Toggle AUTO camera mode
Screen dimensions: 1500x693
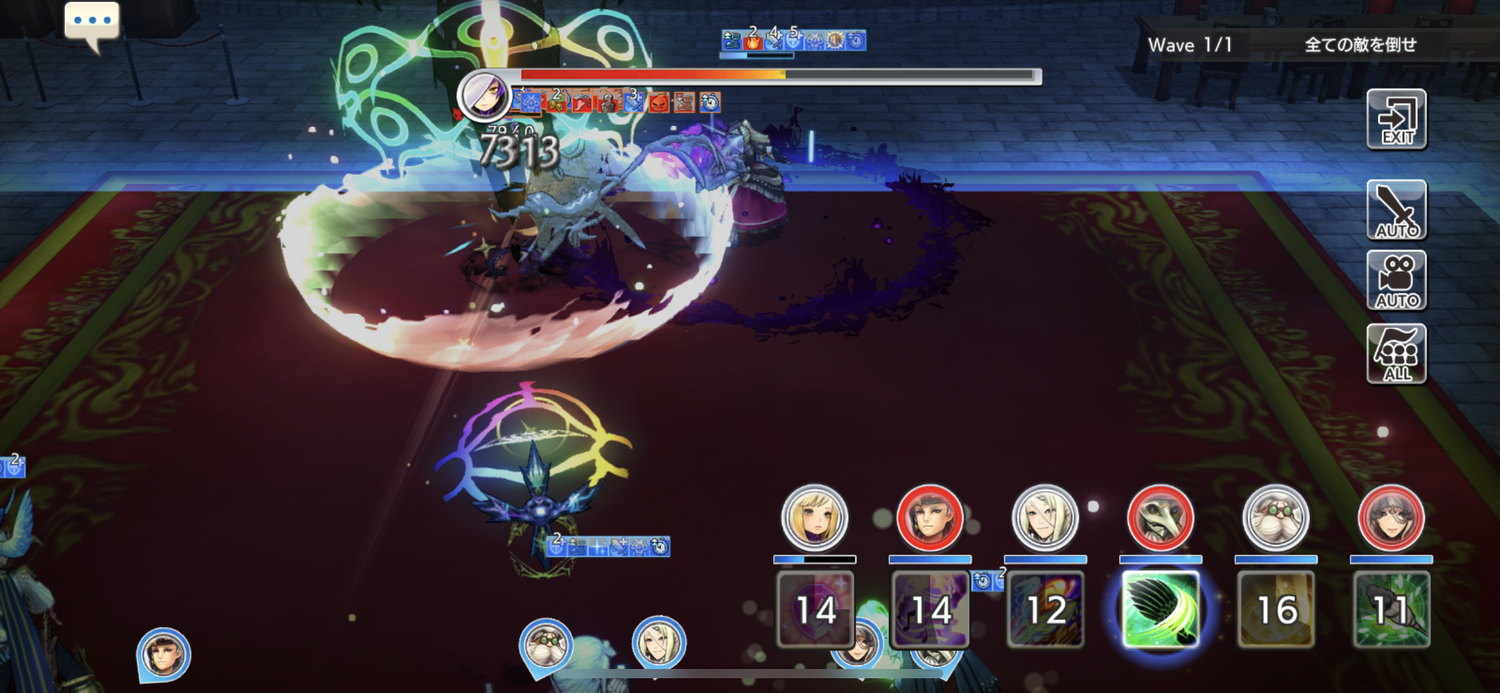point(1396,281)
